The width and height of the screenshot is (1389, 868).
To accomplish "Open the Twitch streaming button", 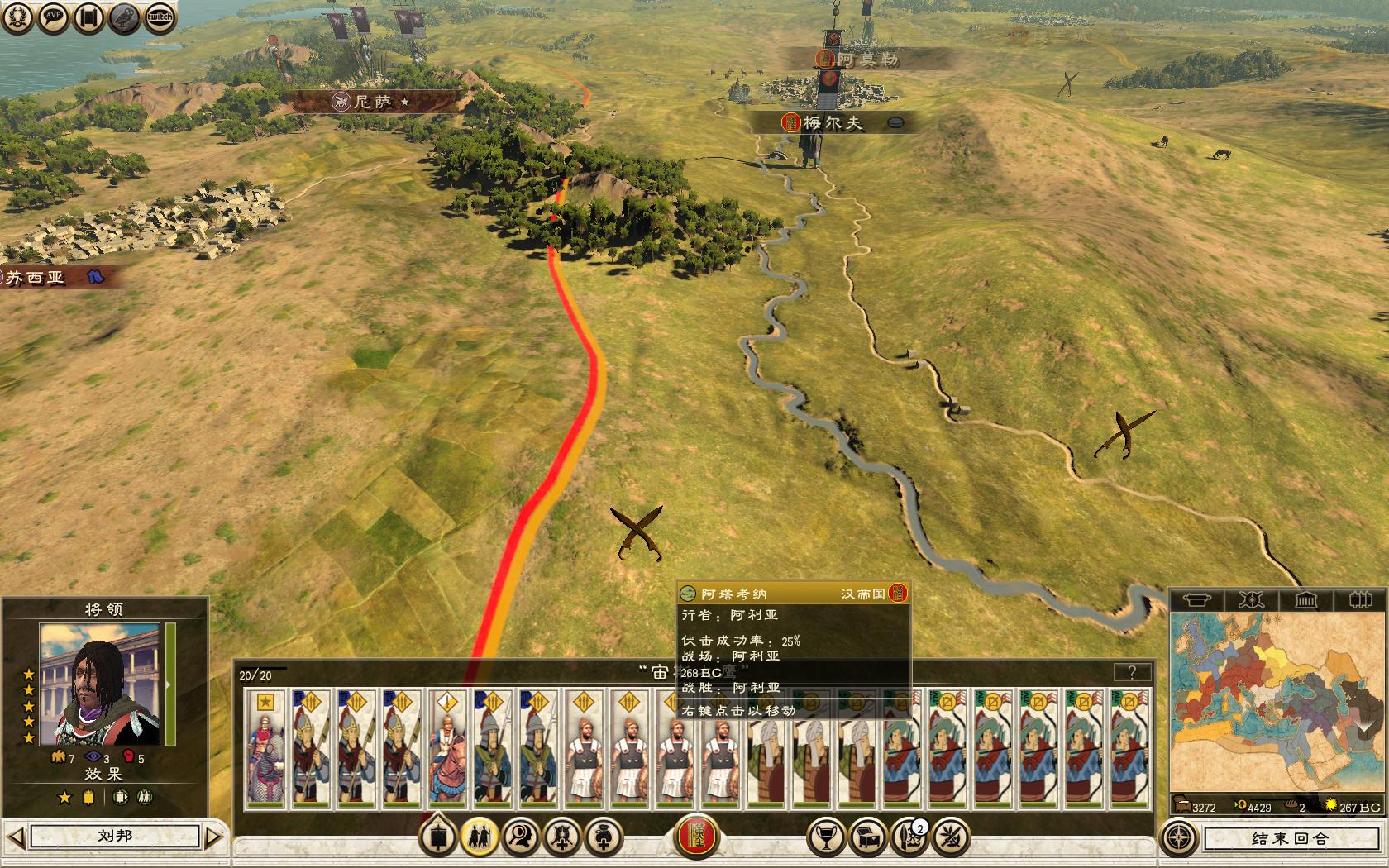I will click(x=160, y=17).
